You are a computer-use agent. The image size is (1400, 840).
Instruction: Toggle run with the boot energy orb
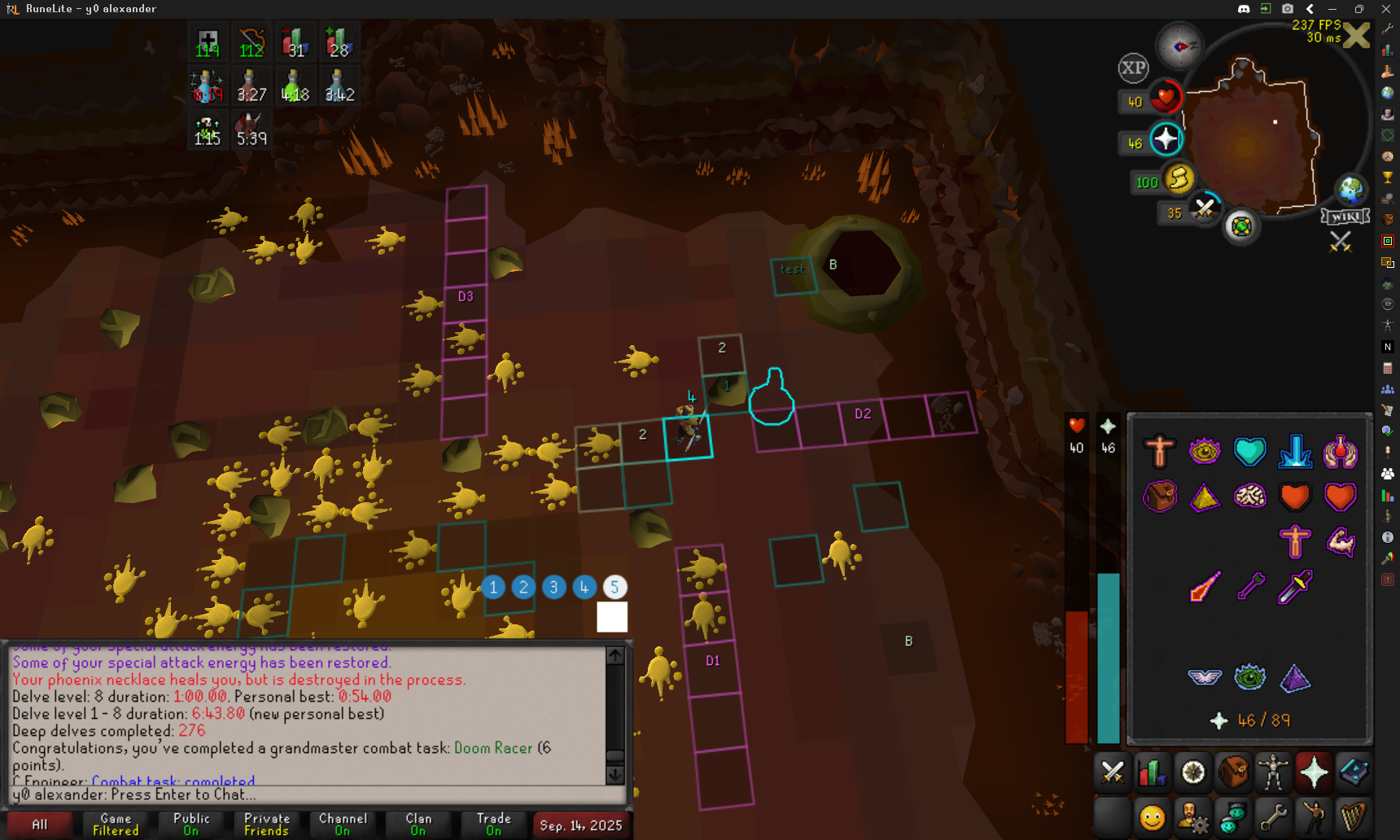[1179, 178]
